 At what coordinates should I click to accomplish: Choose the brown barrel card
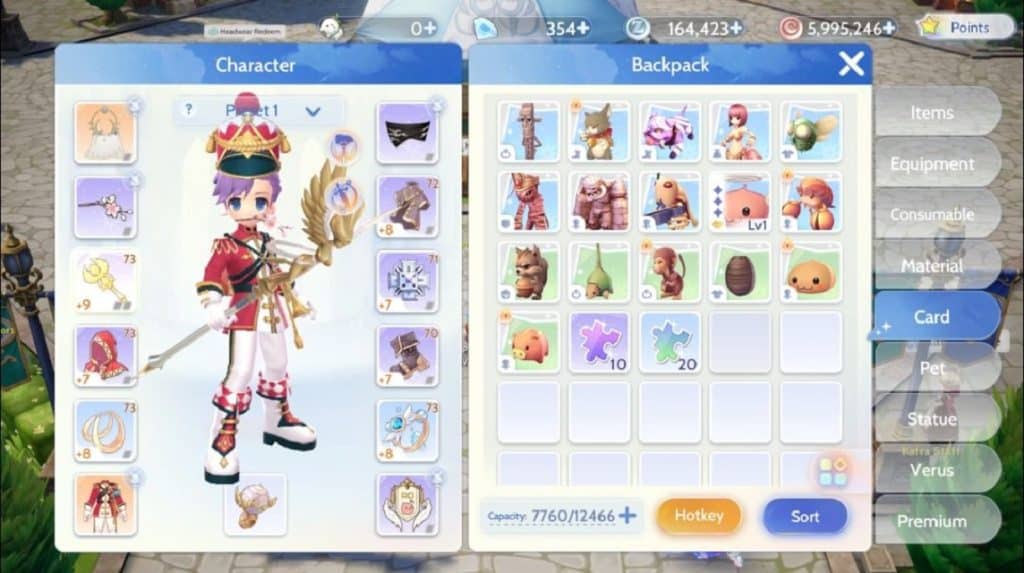pos(740,272)
